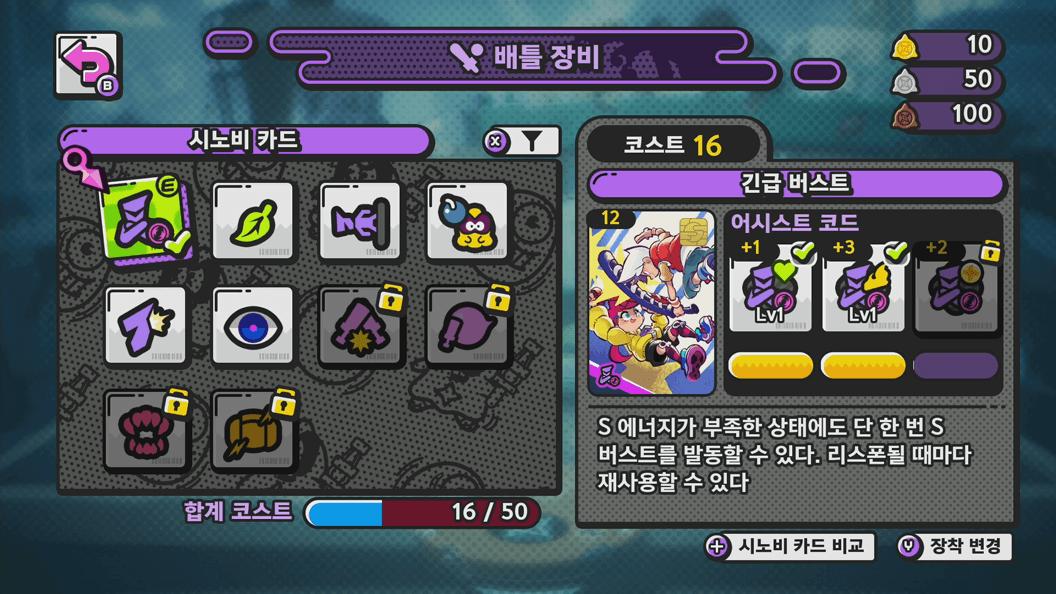Viewport: 1056px width, 594px height.
Task: Select the +3 assist code slot
Action: (862, 290)
